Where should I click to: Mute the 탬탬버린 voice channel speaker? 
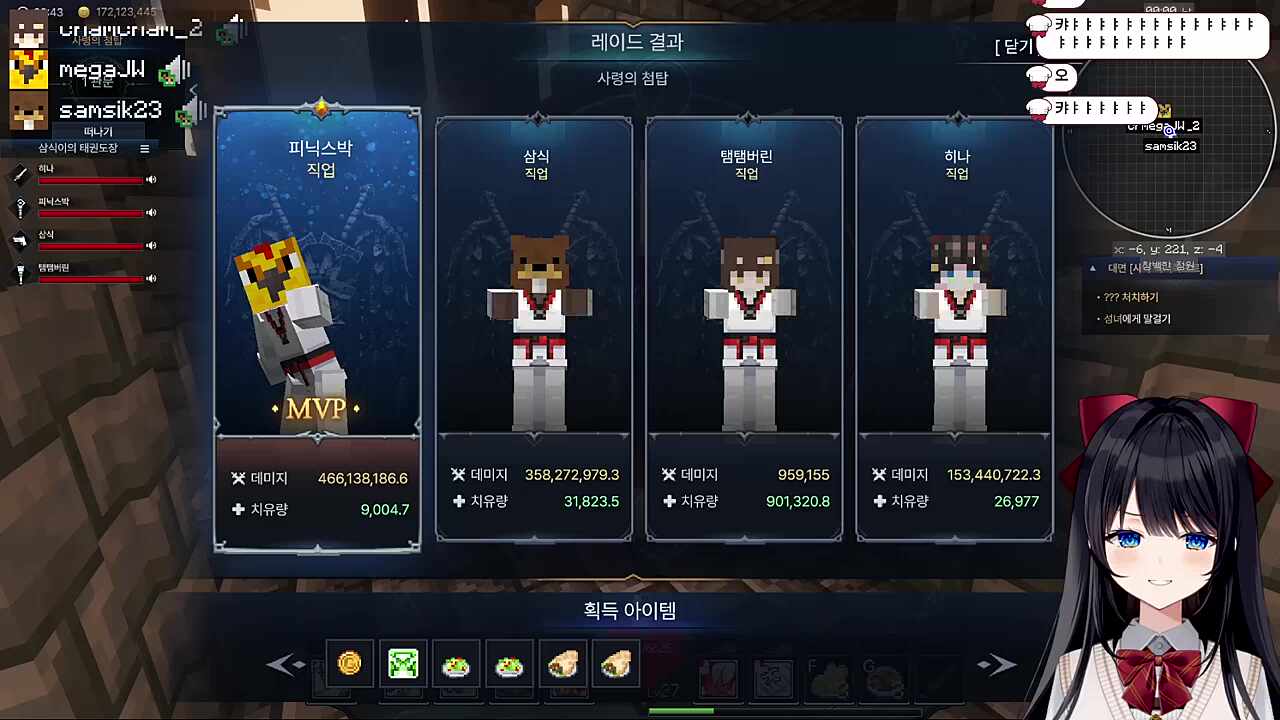pyautogui.click(x=151, y=278)
